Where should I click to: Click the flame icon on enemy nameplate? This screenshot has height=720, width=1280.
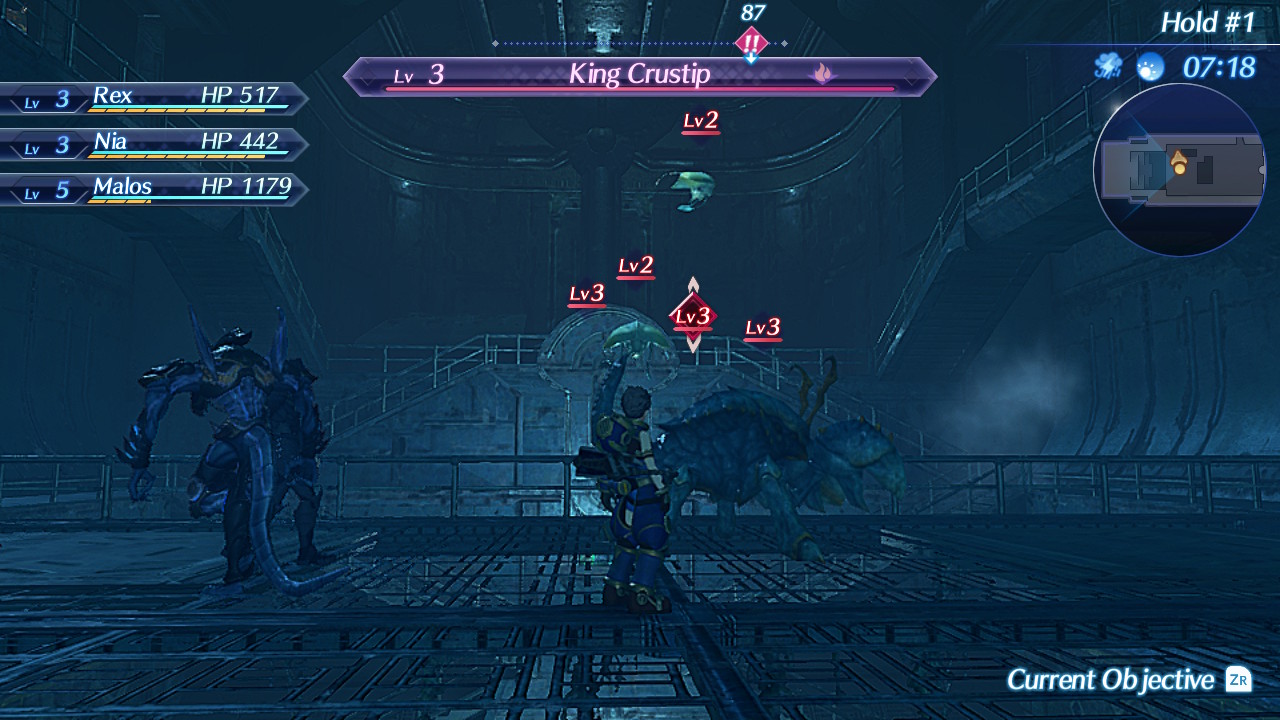(822, 73)
